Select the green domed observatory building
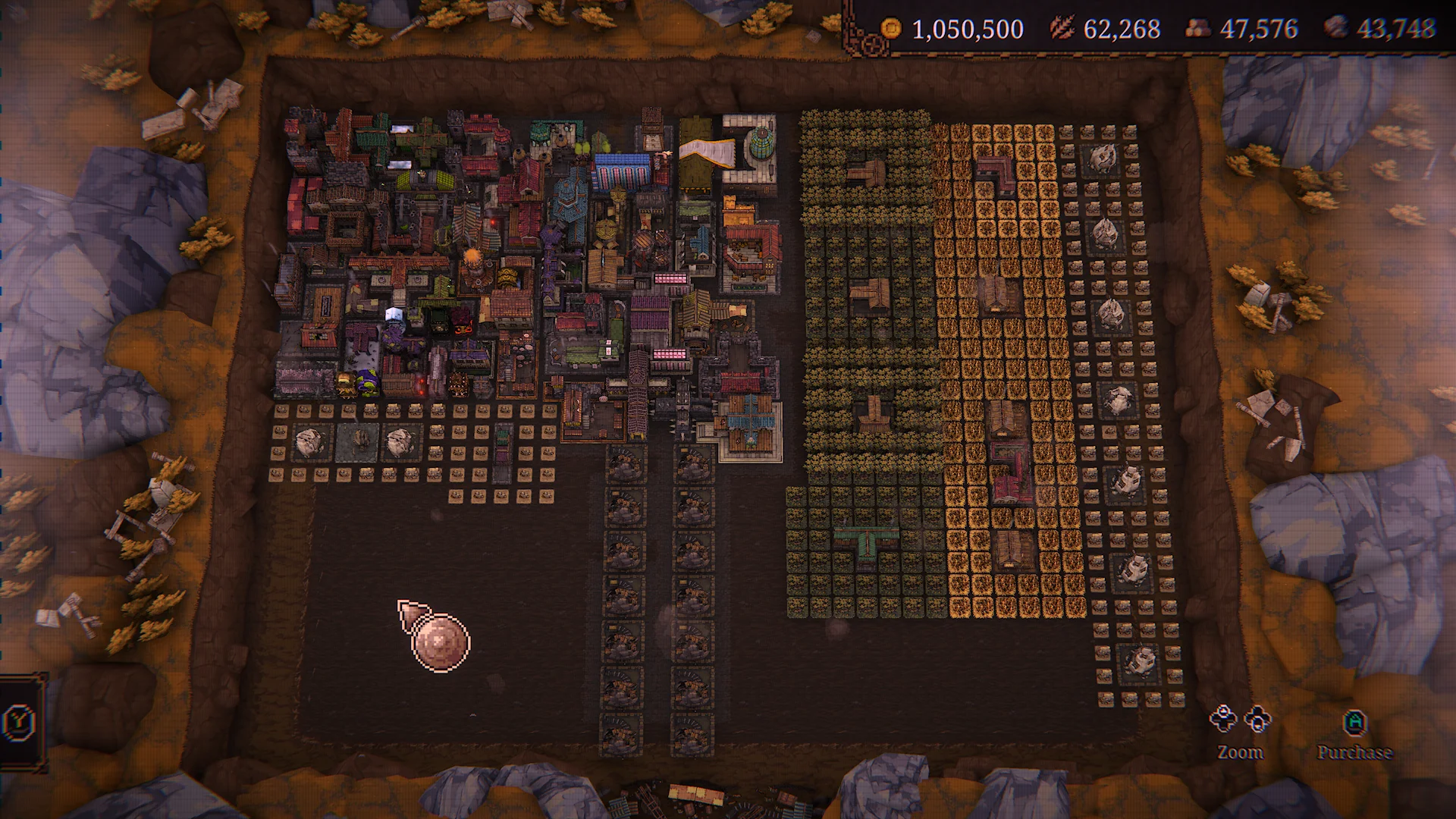 point(763,144)
